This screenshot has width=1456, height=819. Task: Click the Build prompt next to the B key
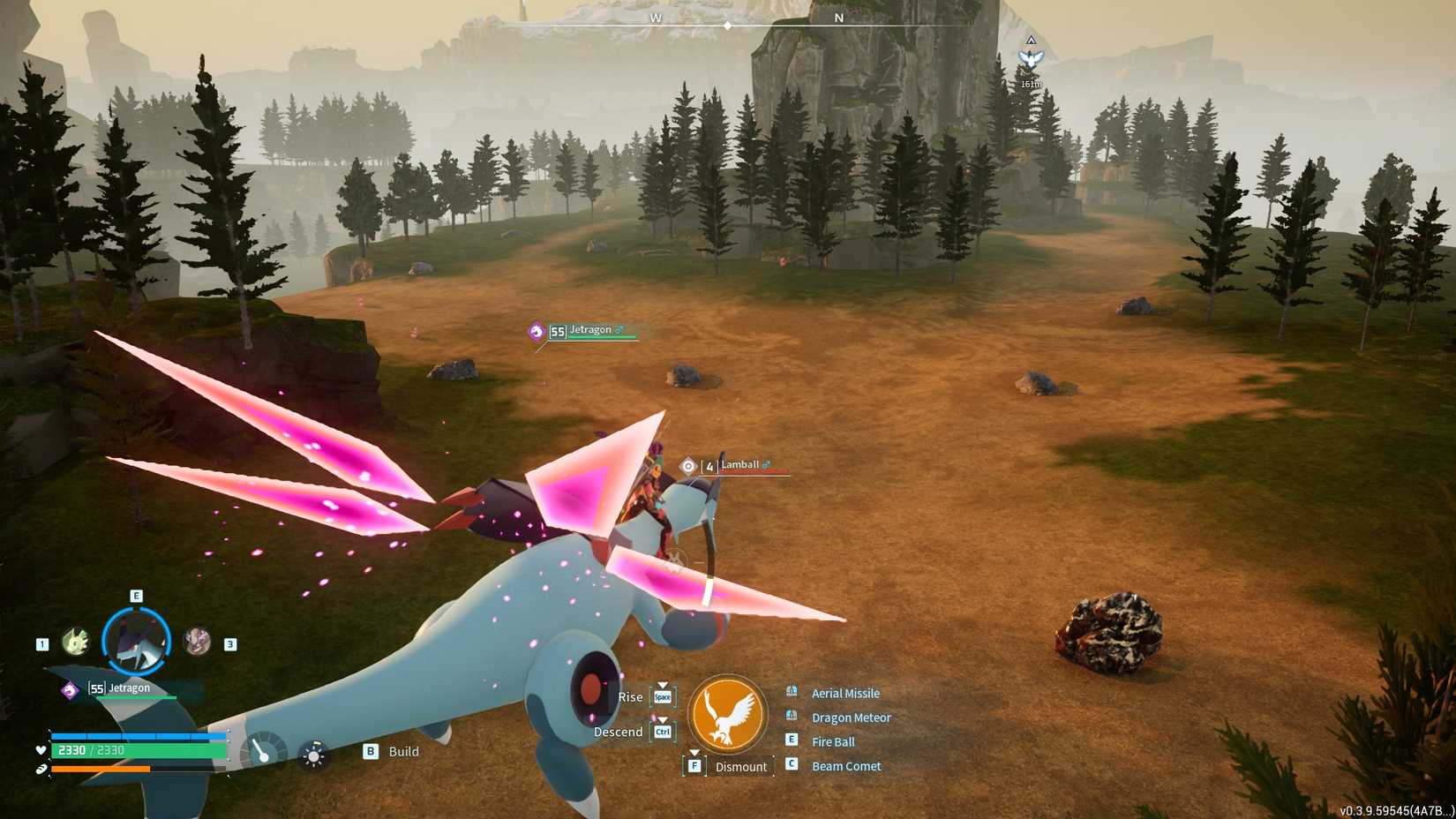pyautogui.click(x=402, y=751)
